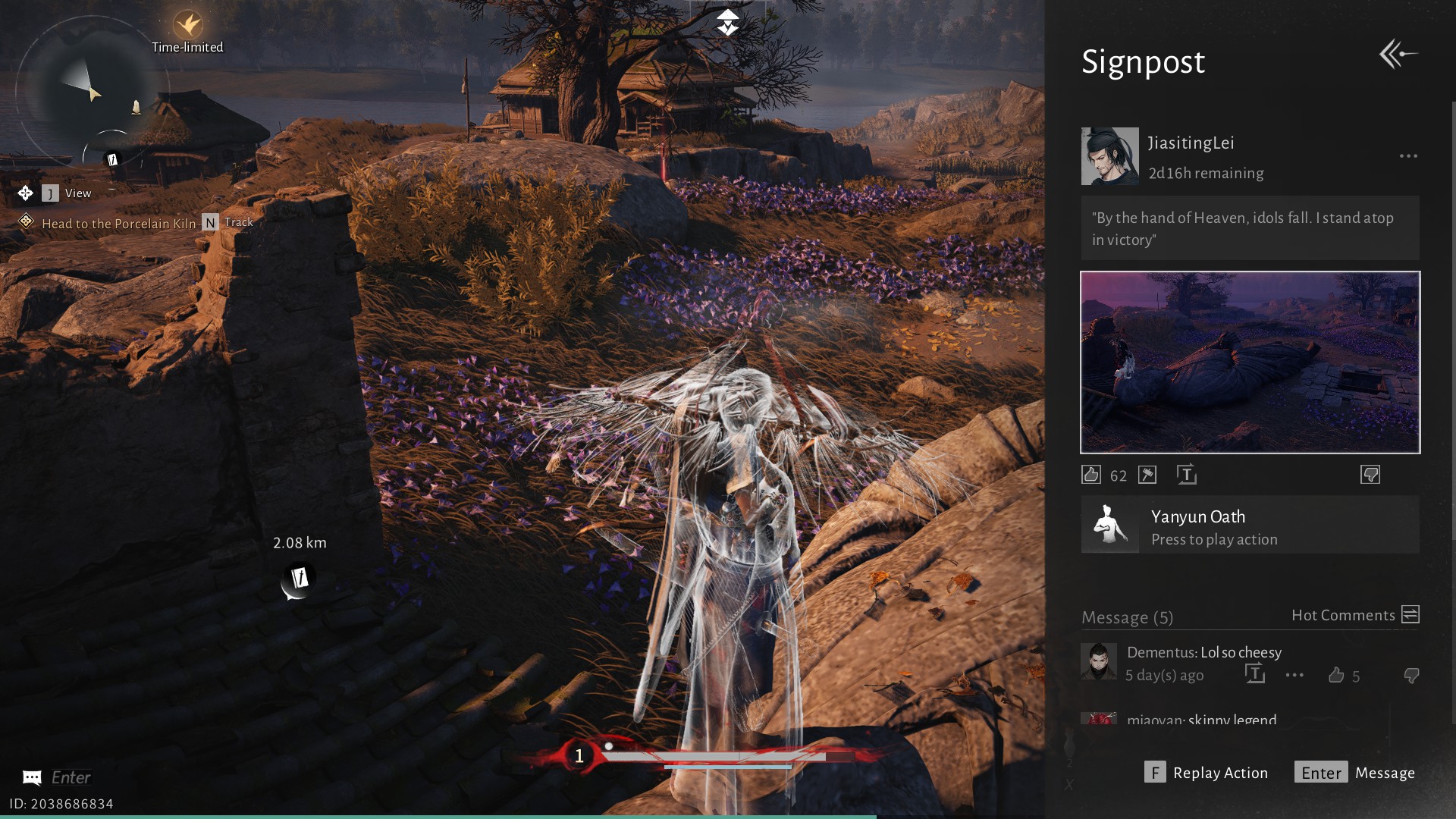
Task: Dislike the signpost with thumbs down
Action: tap(1370, 475)
